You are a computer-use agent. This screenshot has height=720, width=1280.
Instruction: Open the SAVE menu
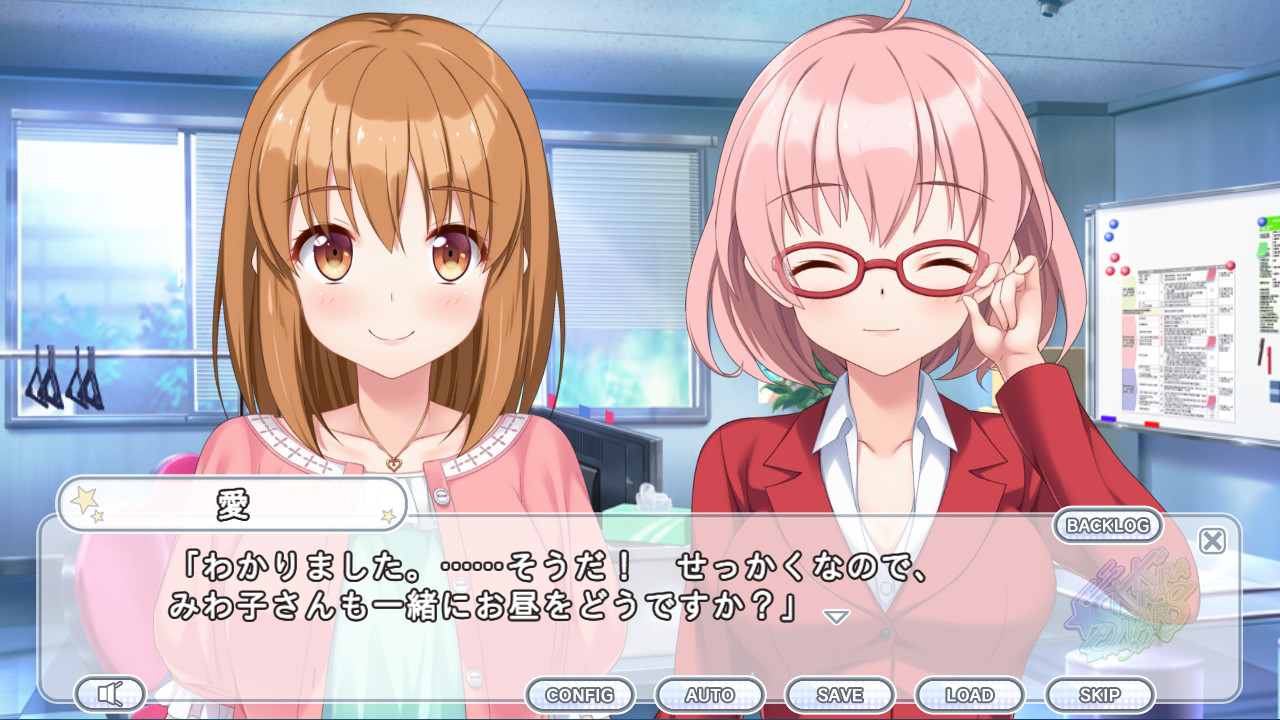tap(843, 693)
